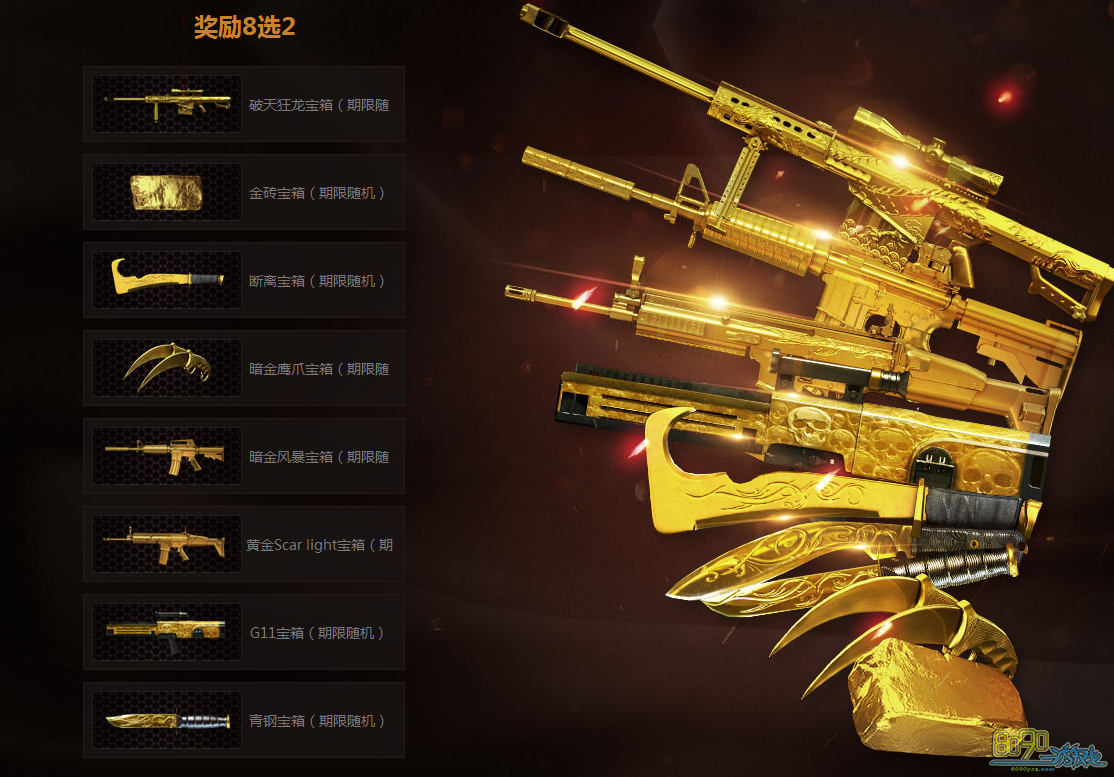The width and height of the screenshot is (1114, 777).
Task: Select the 破天狂龙宝箱 sniper rifle reward
Action: tap(243, 104)
